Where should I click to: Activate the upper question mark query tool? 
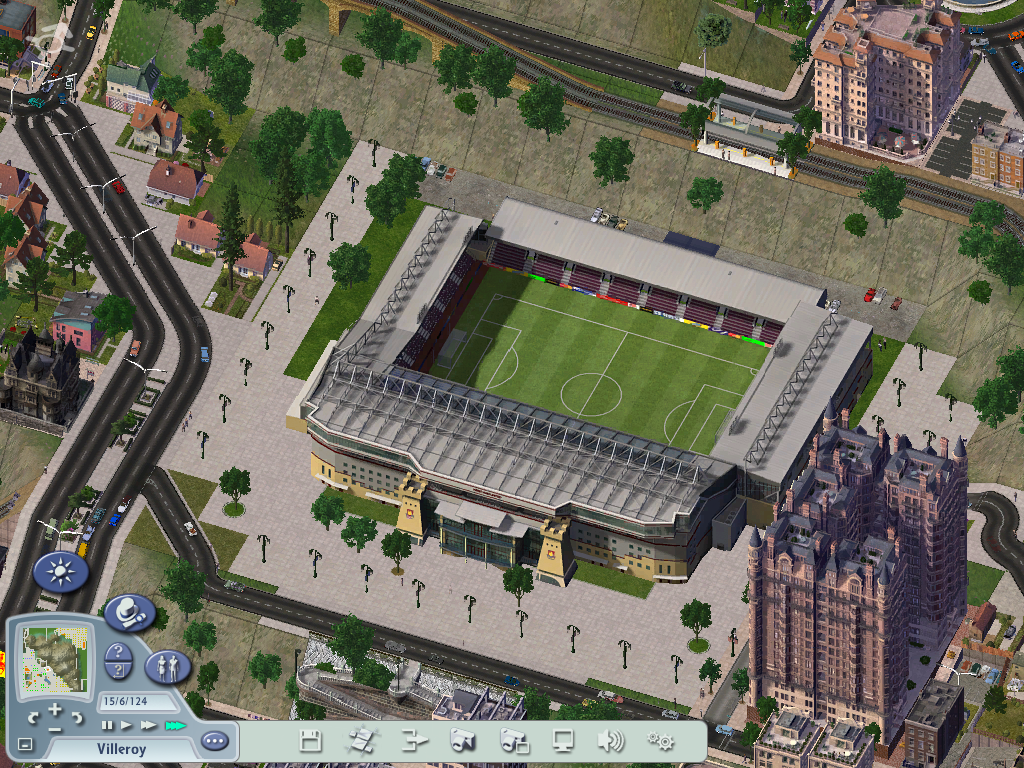click(117, 652)
